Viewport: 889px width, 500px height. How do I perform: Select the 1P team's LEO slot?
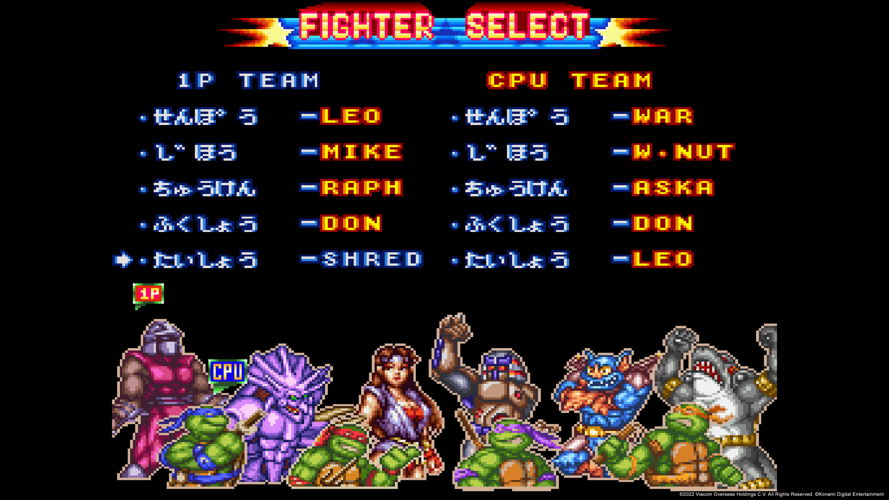(351, 116)
